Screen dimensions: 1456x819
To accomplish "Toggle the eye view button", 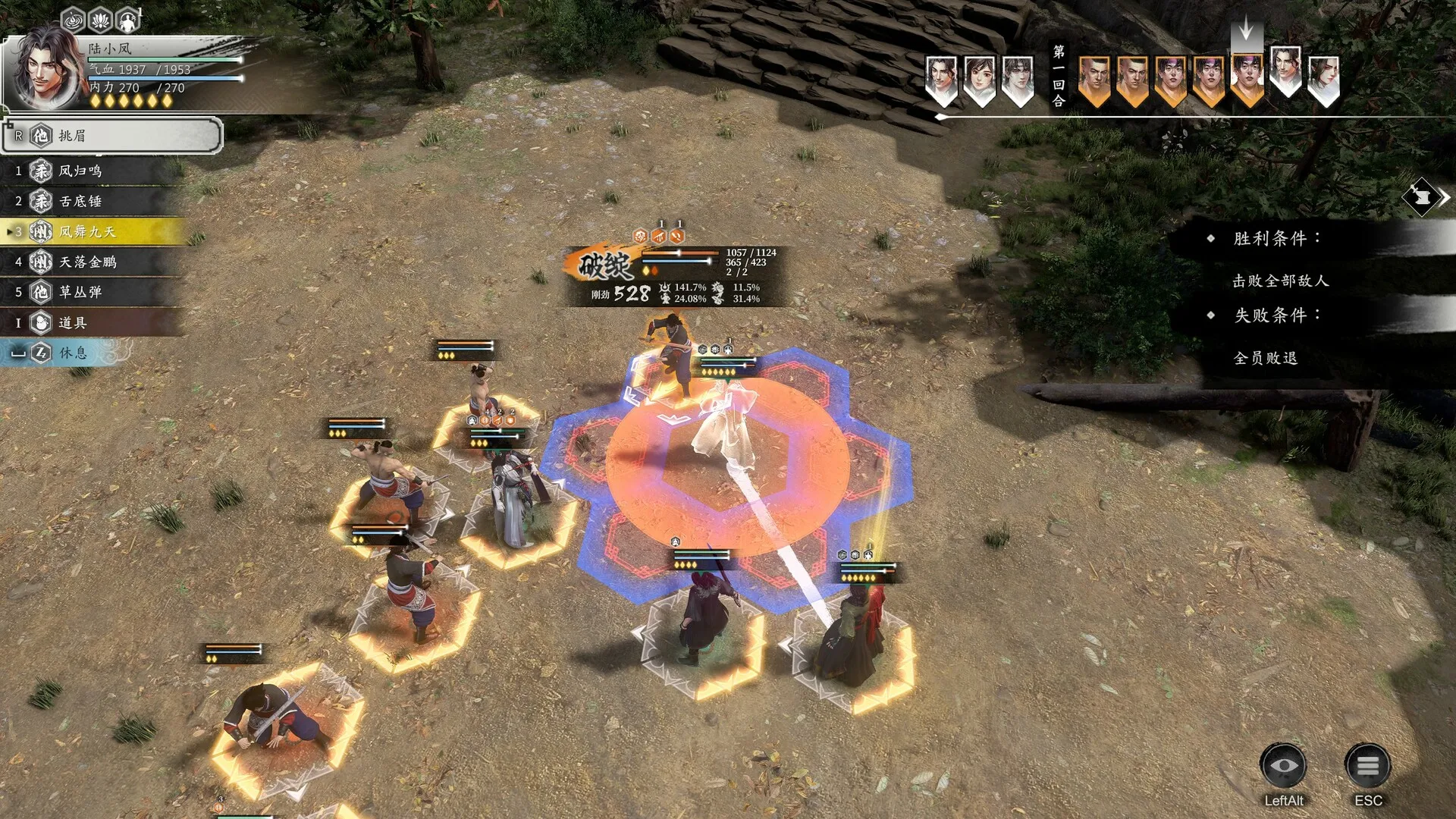I will (1283, 767).
